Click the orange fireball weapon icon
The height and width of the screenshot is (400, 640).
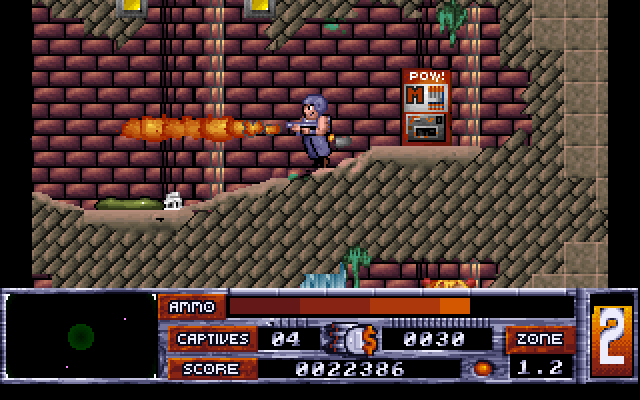[x=484, y=368]
